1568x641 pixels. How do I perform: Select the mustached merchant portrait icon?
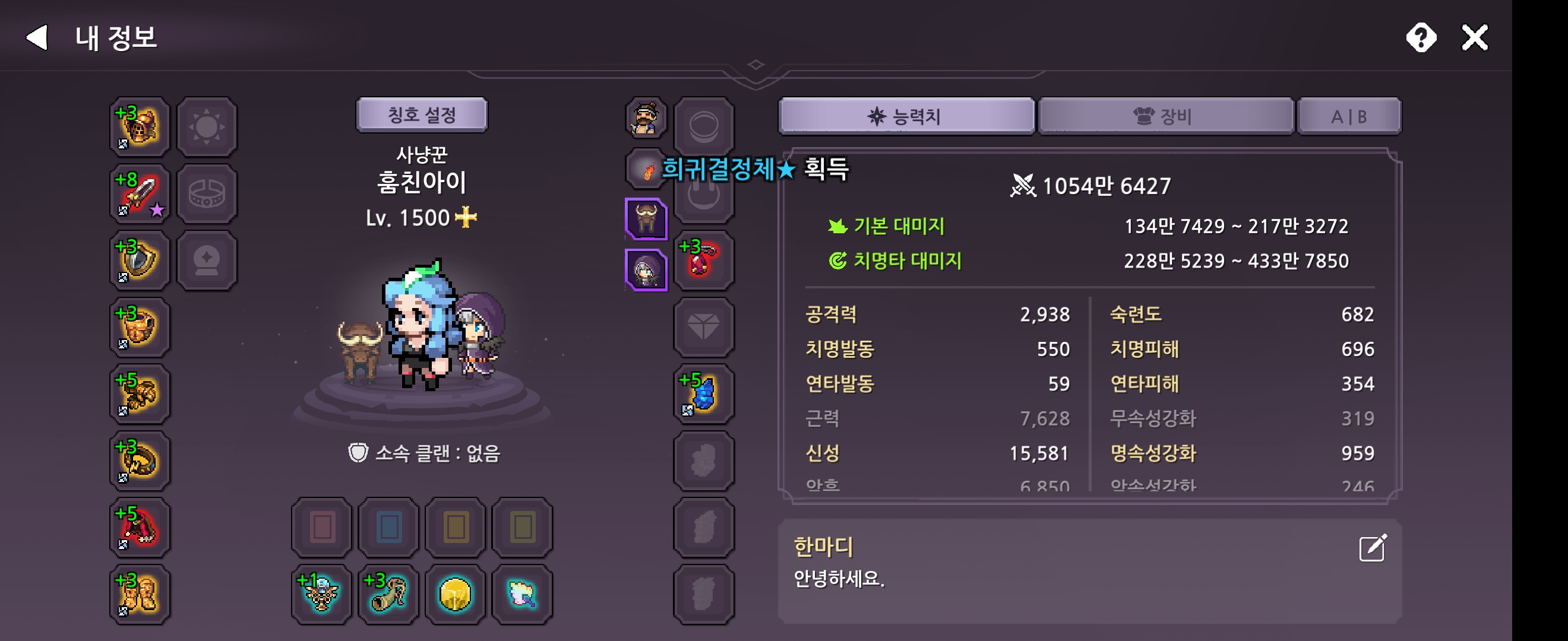click(645, 119)
